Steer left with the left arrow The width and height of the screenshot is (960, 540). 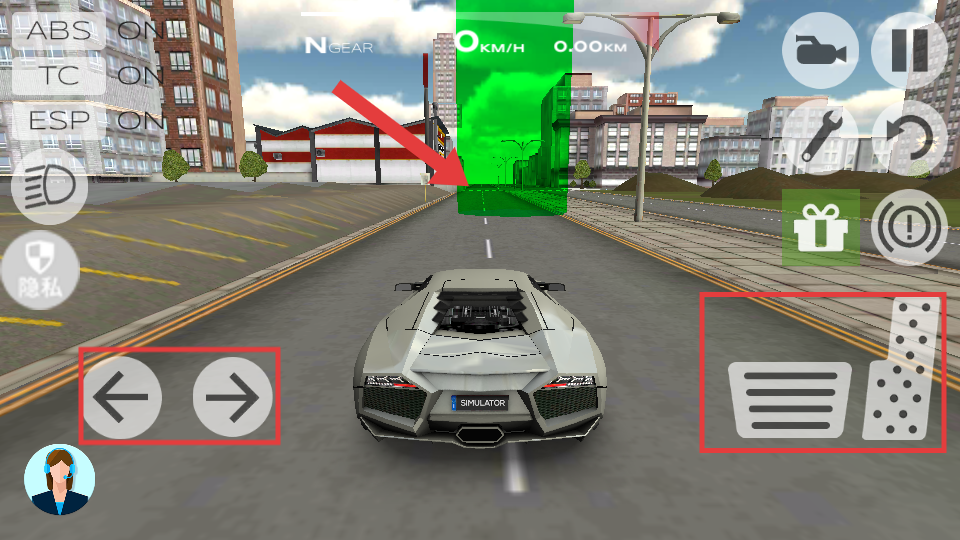click(121, 397)
